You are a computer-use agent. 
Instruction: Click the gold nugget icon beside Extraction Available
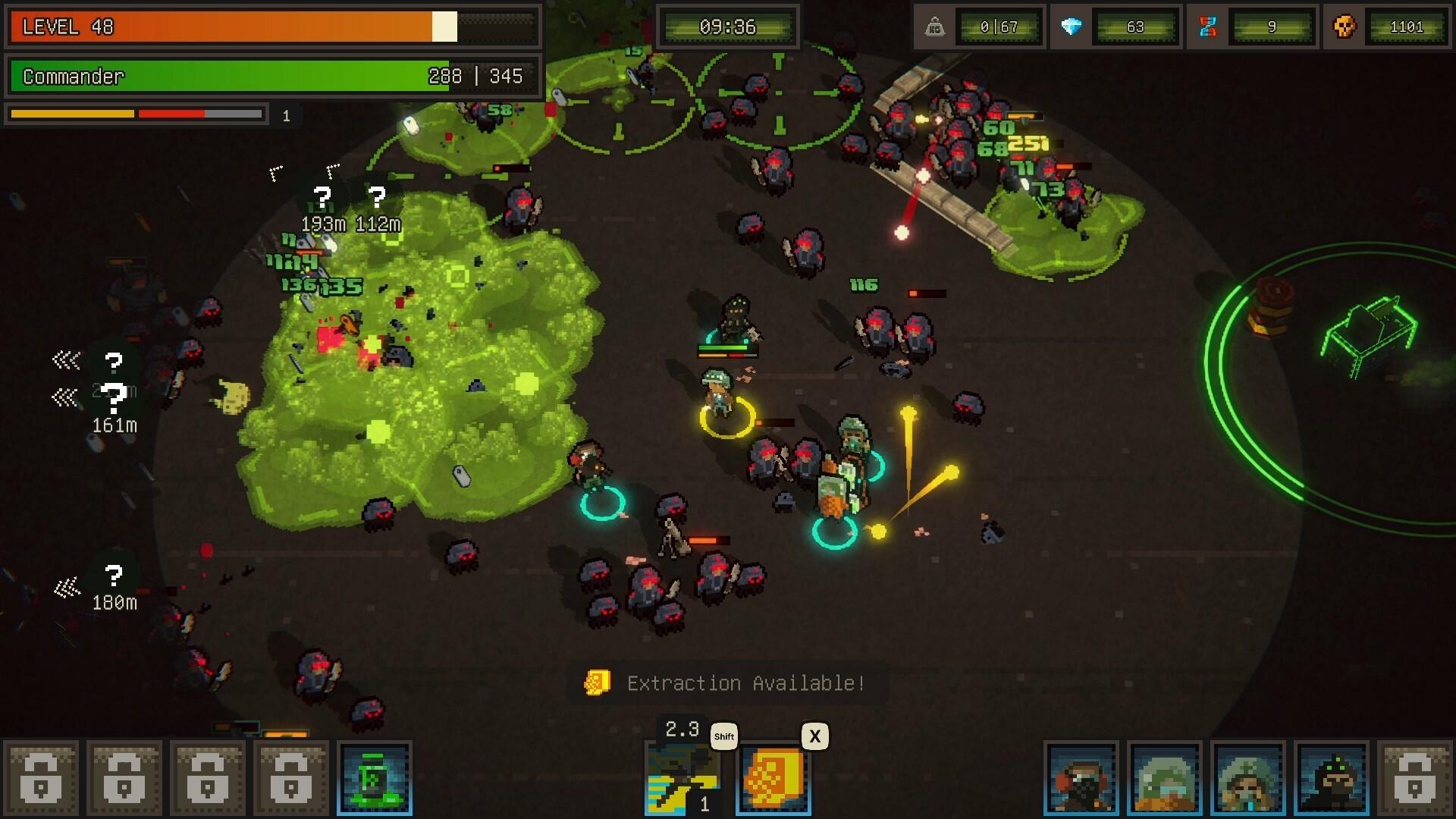[596, 682]
